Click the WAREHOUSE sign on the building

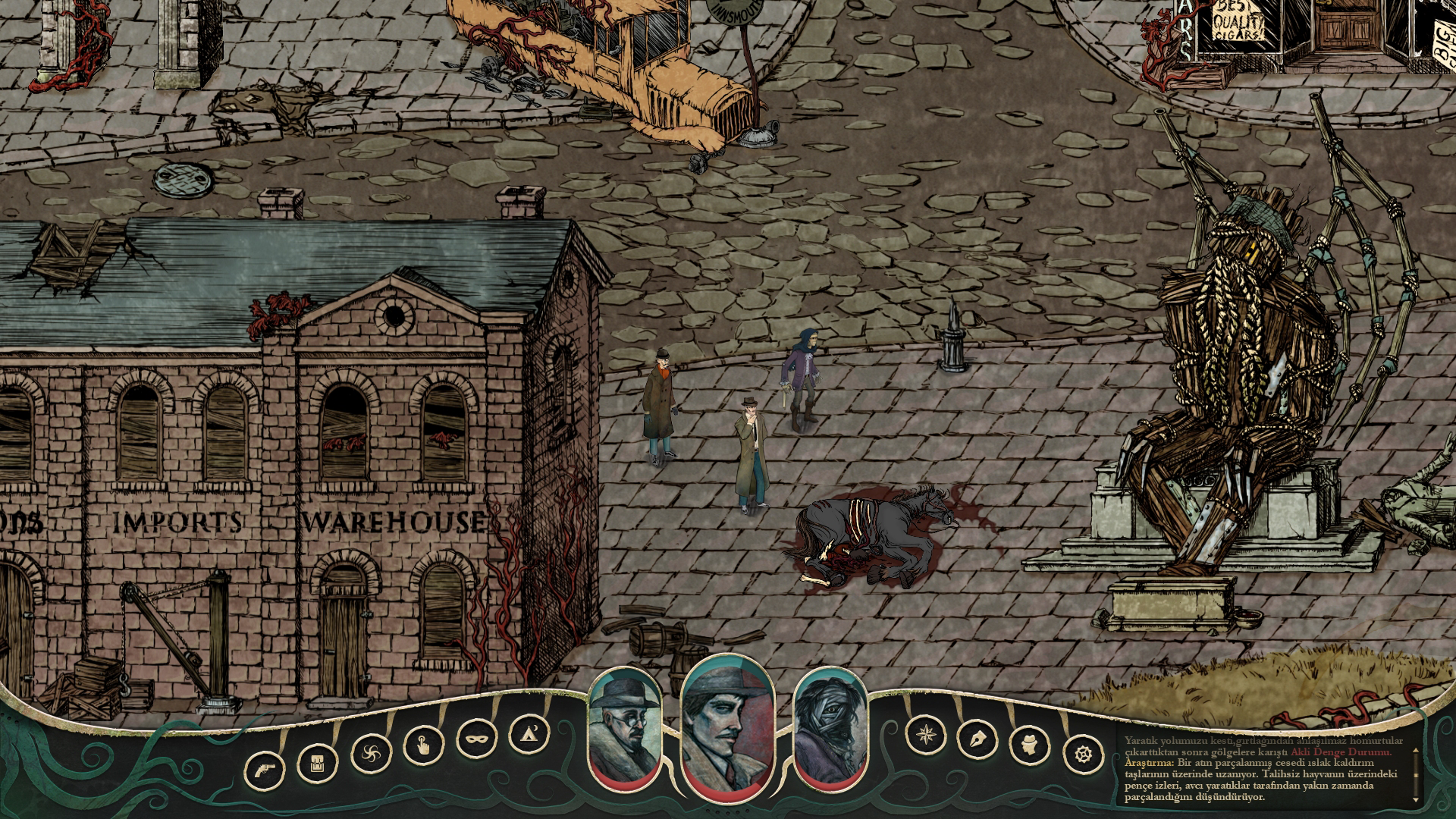pyautogui.click(x=391, y=522)
